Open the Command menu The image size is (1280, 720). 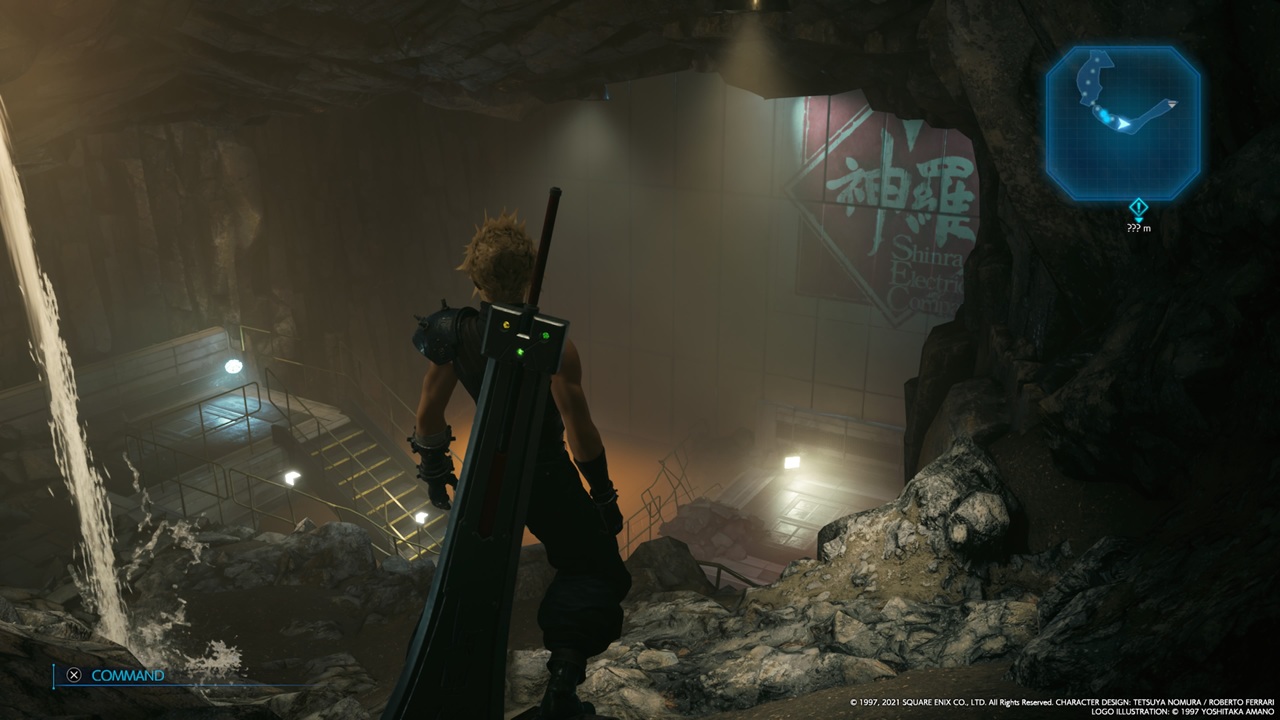pos(115,675)
